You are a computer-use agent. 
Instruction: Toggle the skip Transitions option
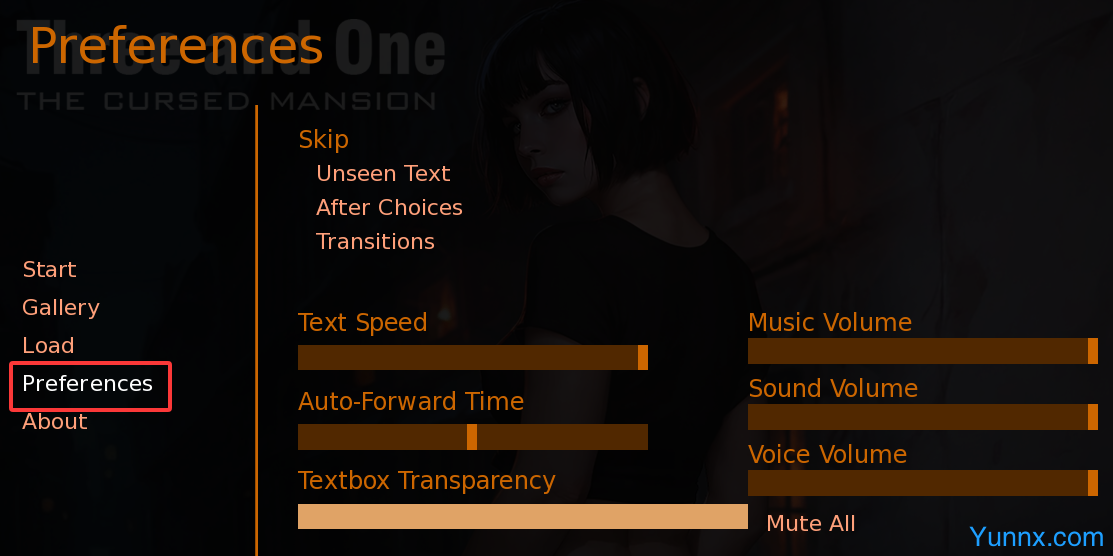(x=375, y=242)
